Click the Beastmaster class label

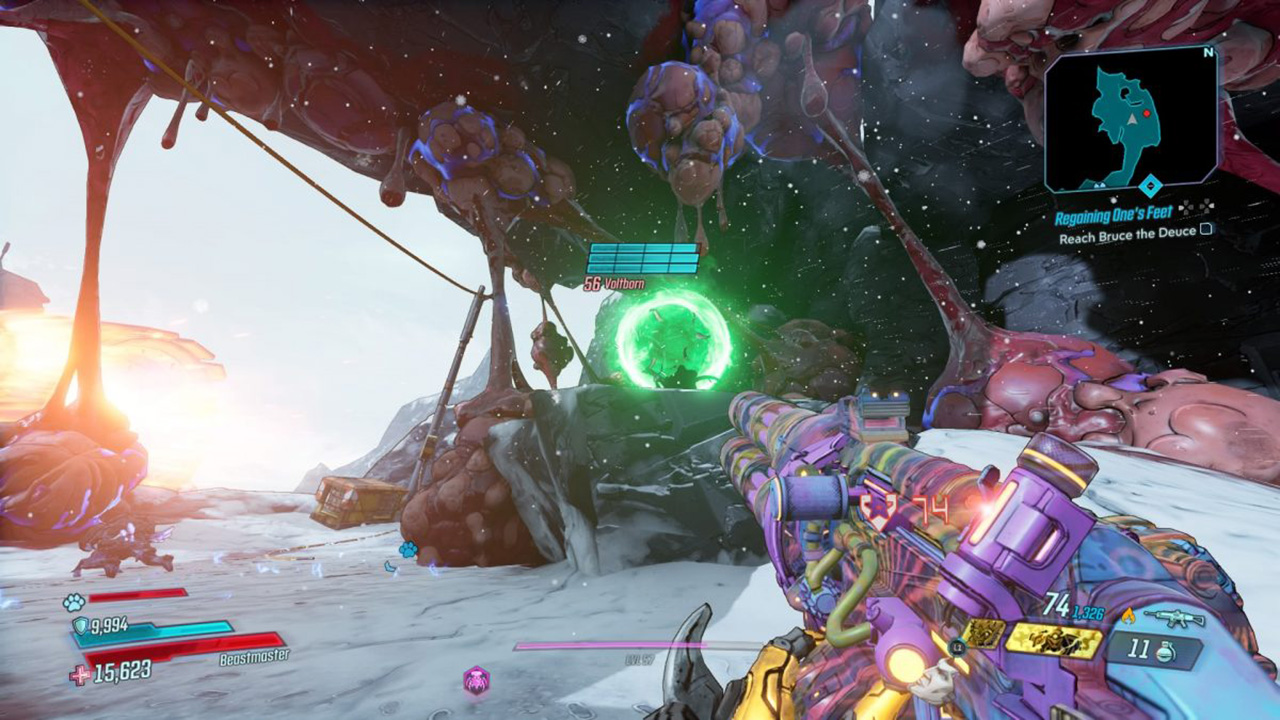(x=254, y=657)
